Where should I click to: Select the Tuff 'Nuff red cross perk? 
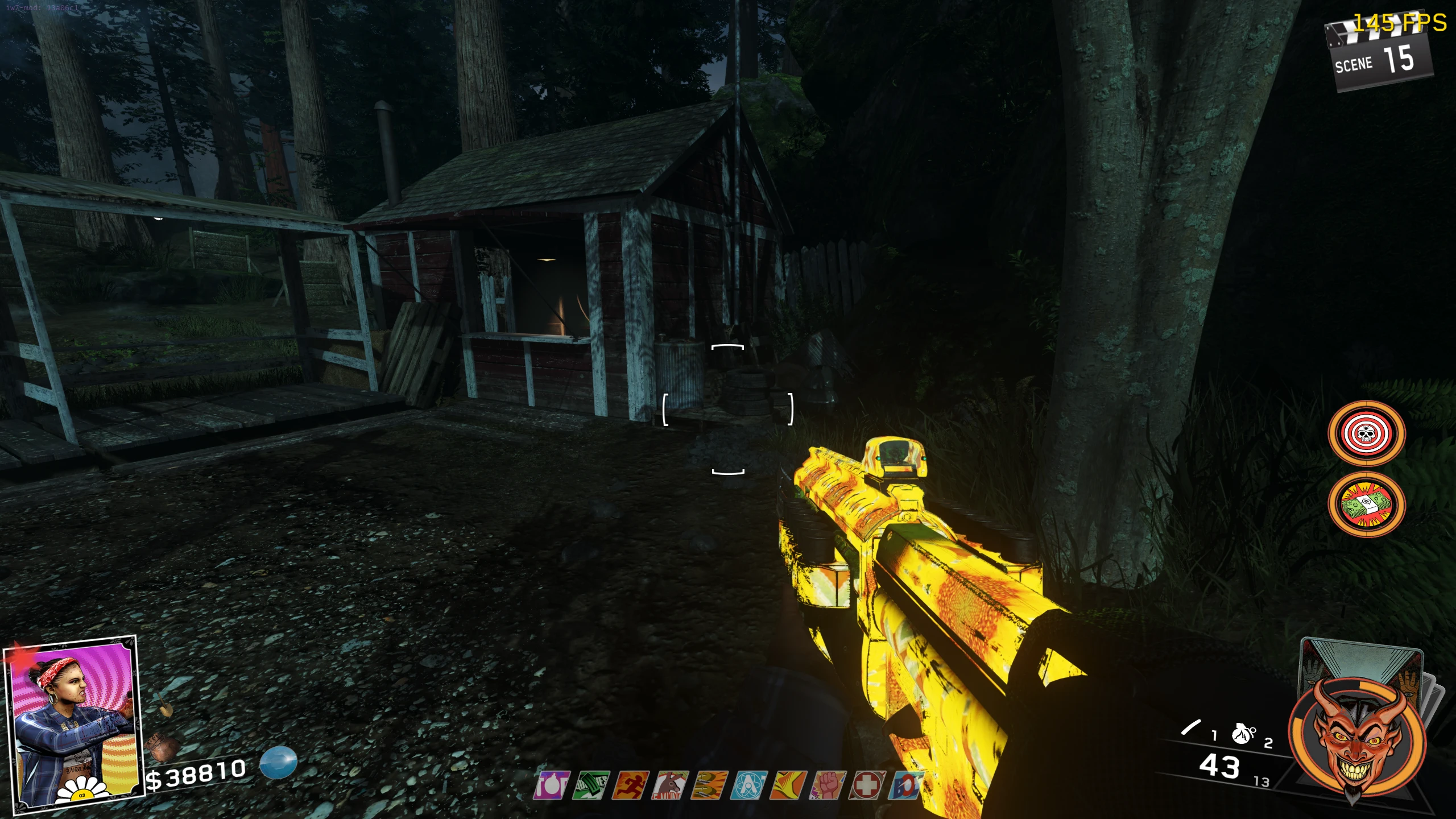(x=867, y=785)
